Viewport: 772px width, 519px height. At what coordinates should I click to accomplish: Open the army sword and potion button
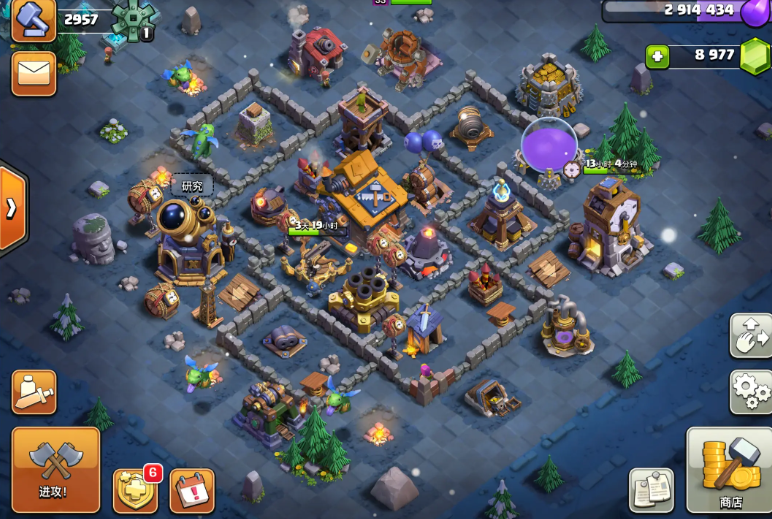click(33, 392)
